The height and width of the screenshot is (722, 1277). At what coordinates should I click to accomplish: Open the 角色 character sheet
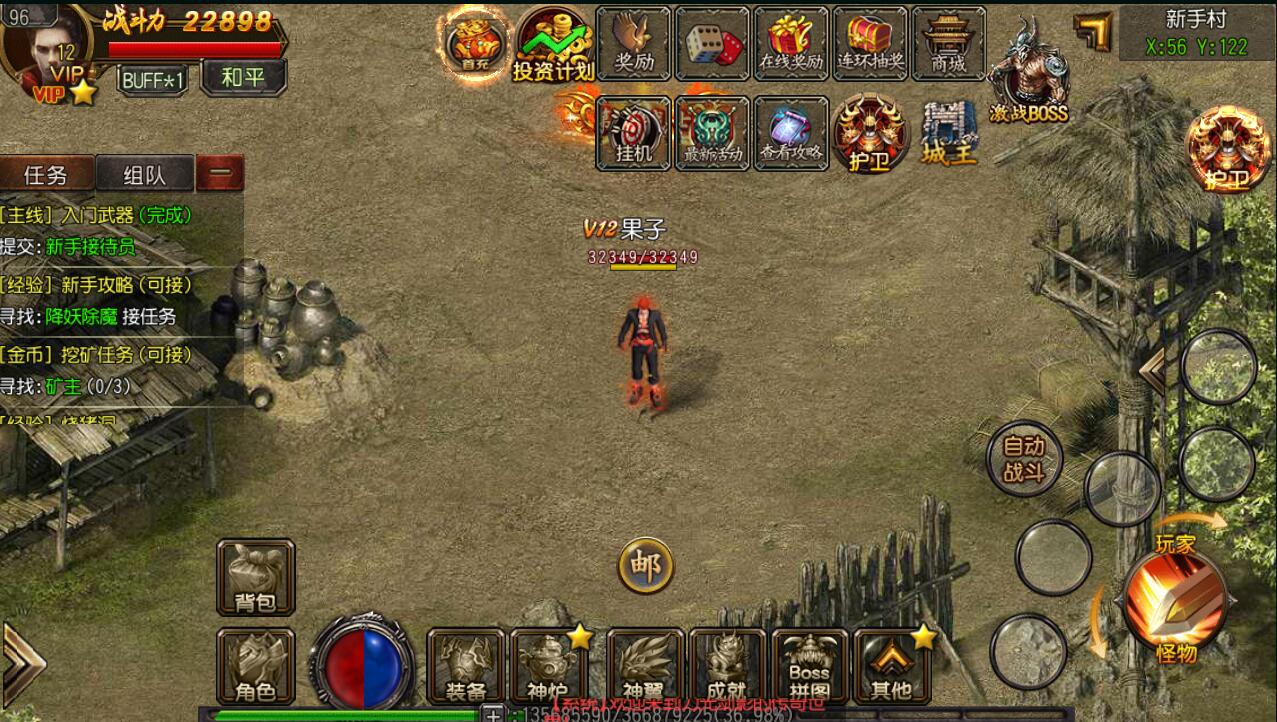[255, 666]
